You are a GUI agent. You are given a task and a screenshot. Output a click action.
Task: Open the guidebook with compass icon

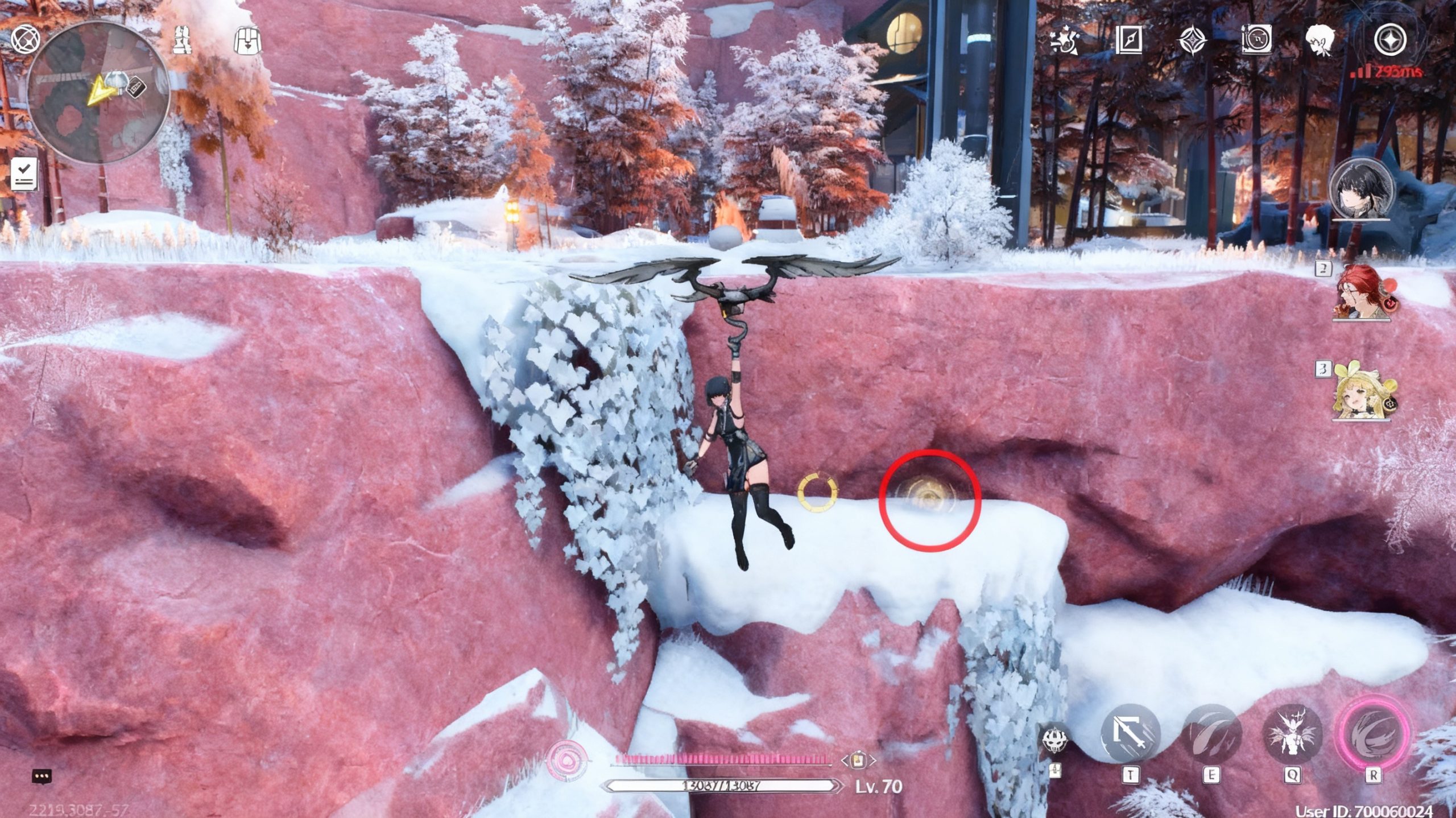pyautogui.click(x=1128, y=41)
